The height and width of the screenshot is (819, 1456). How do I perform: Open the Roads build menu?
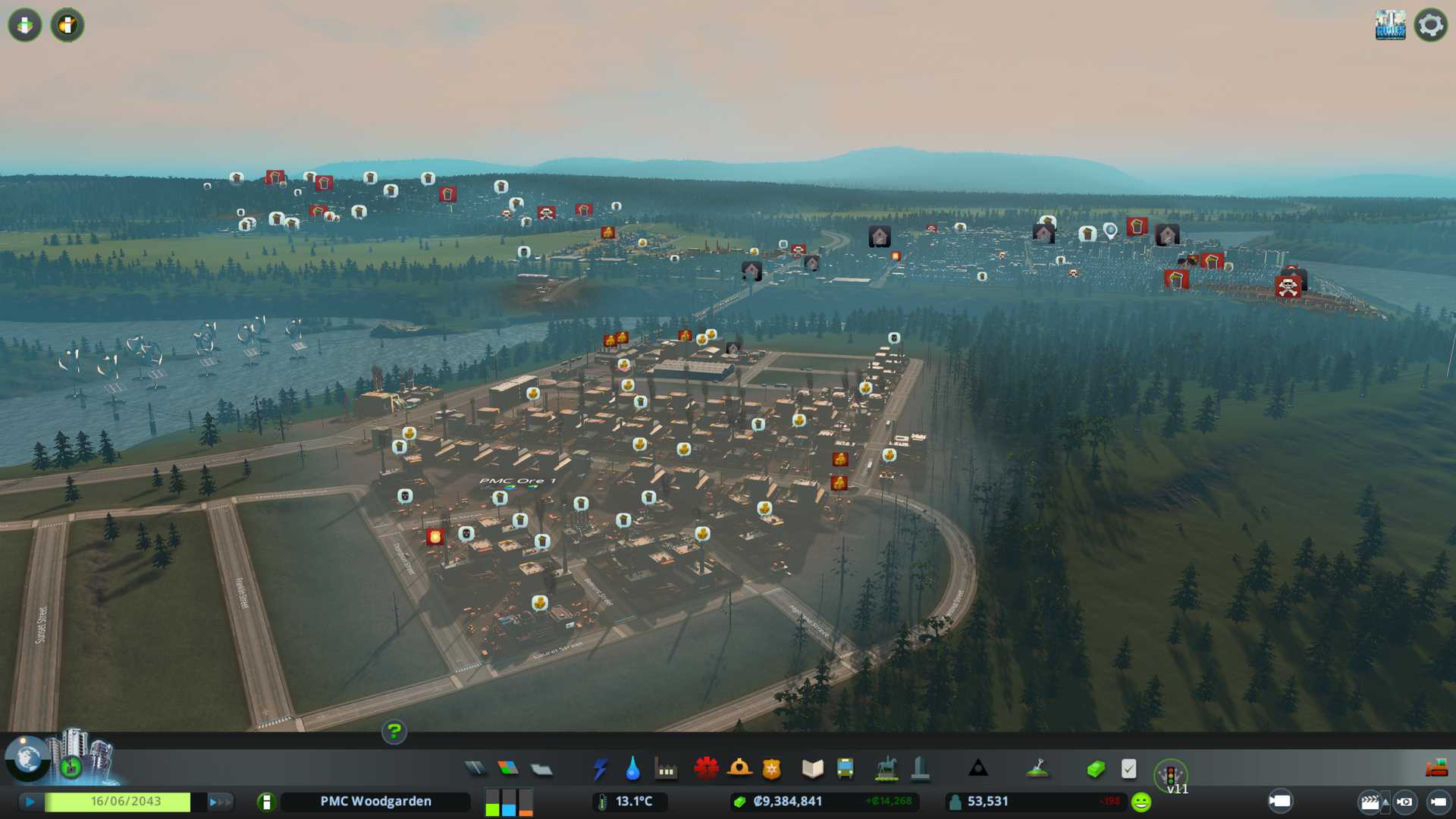point(475,769)
